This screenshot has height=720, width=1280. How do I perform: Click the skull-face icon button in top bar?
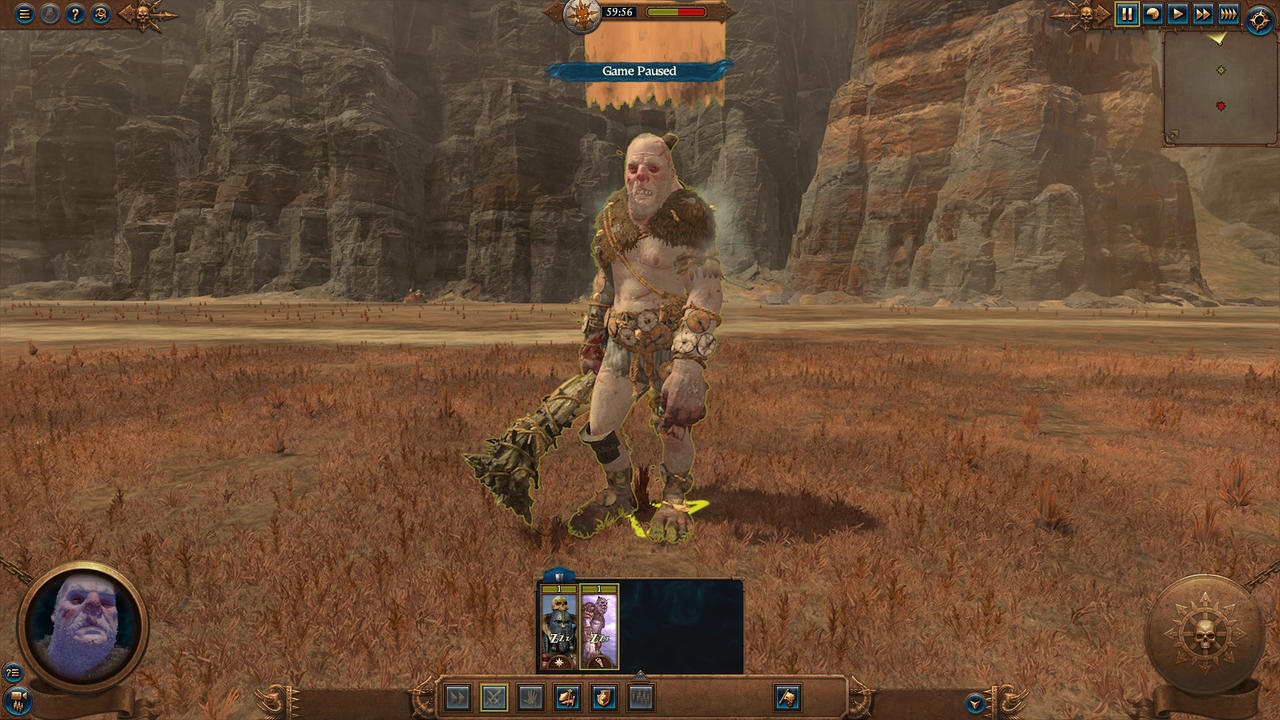(x=100, y=15)
